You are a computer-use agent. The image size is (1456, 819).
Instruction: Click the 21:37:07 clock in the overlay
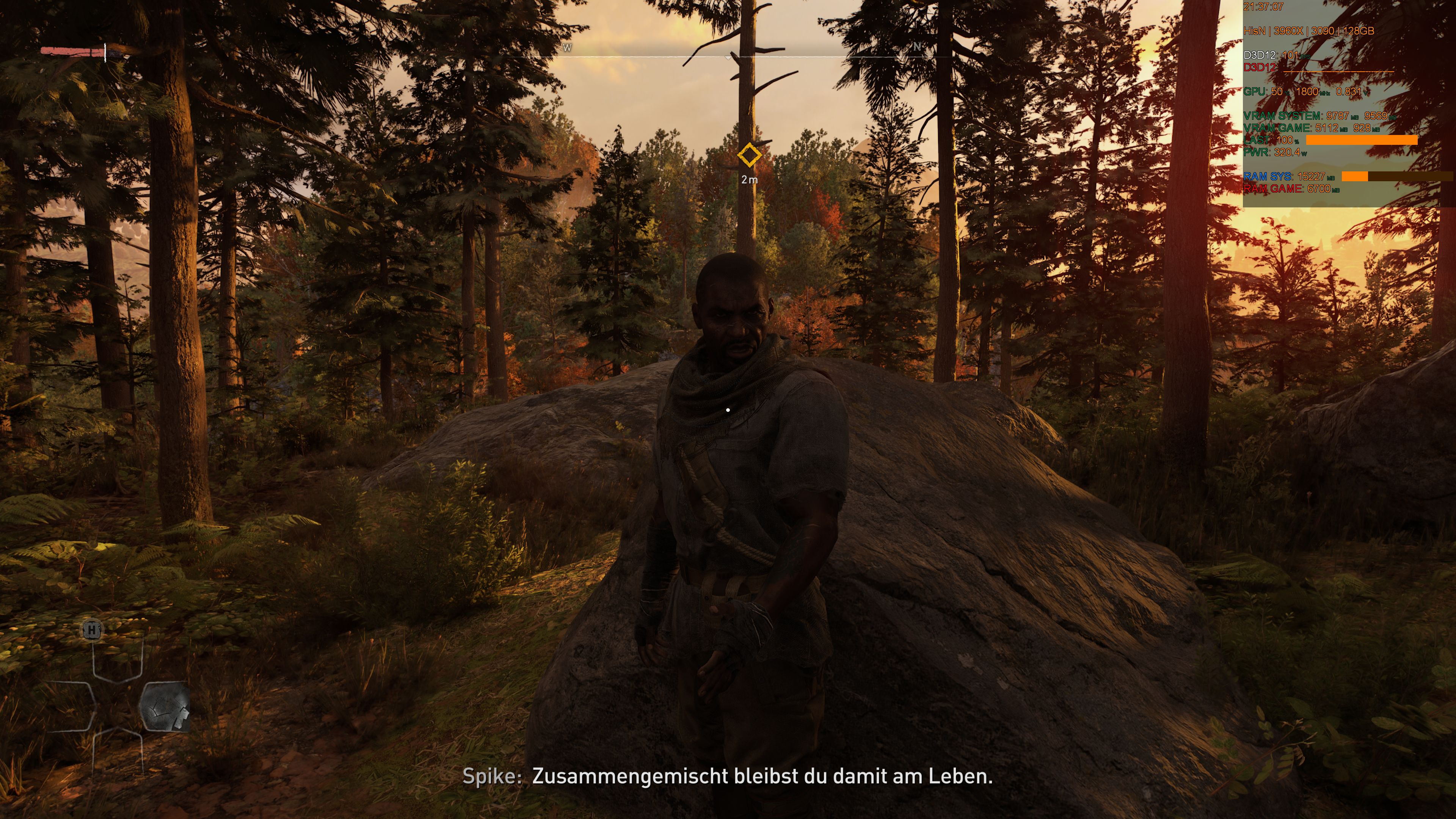coord(1263,7)
